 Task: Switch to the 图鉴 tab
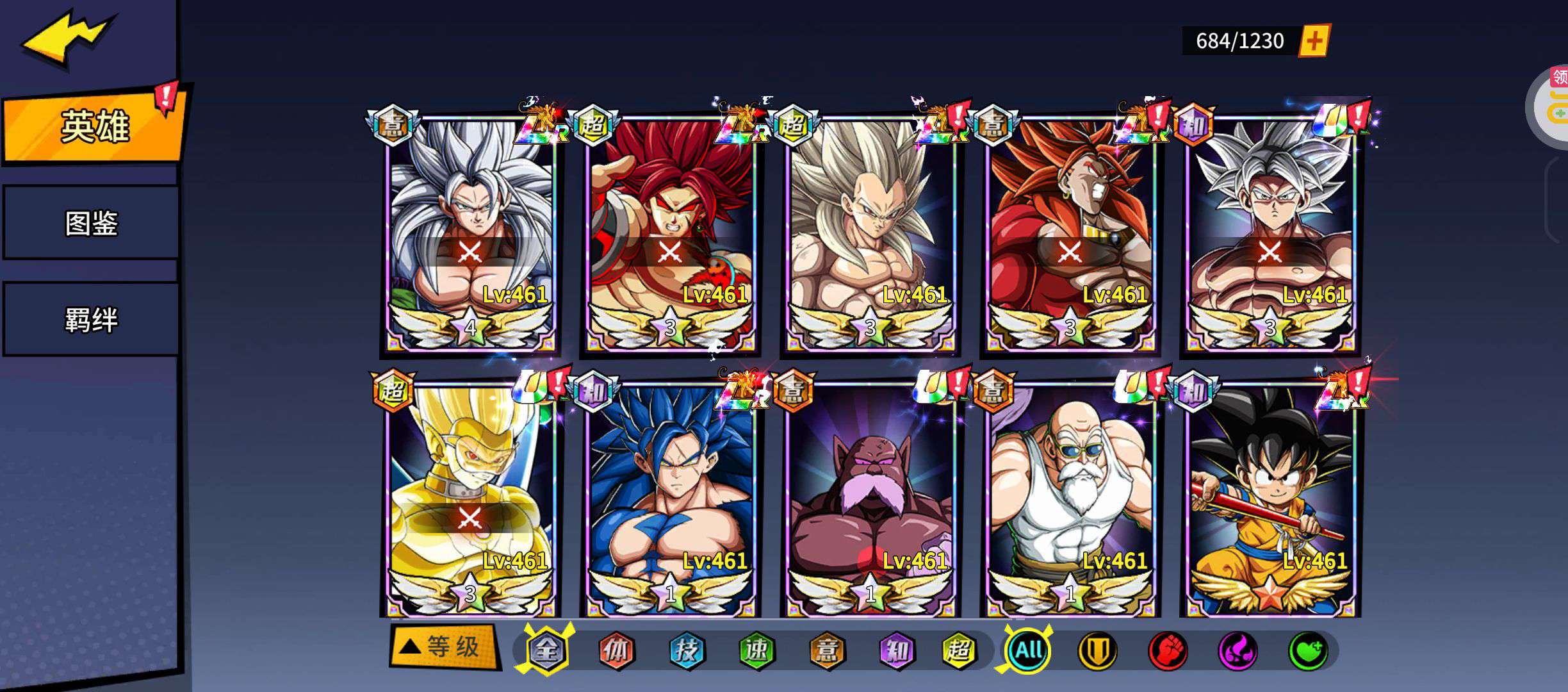pos(91,223)
